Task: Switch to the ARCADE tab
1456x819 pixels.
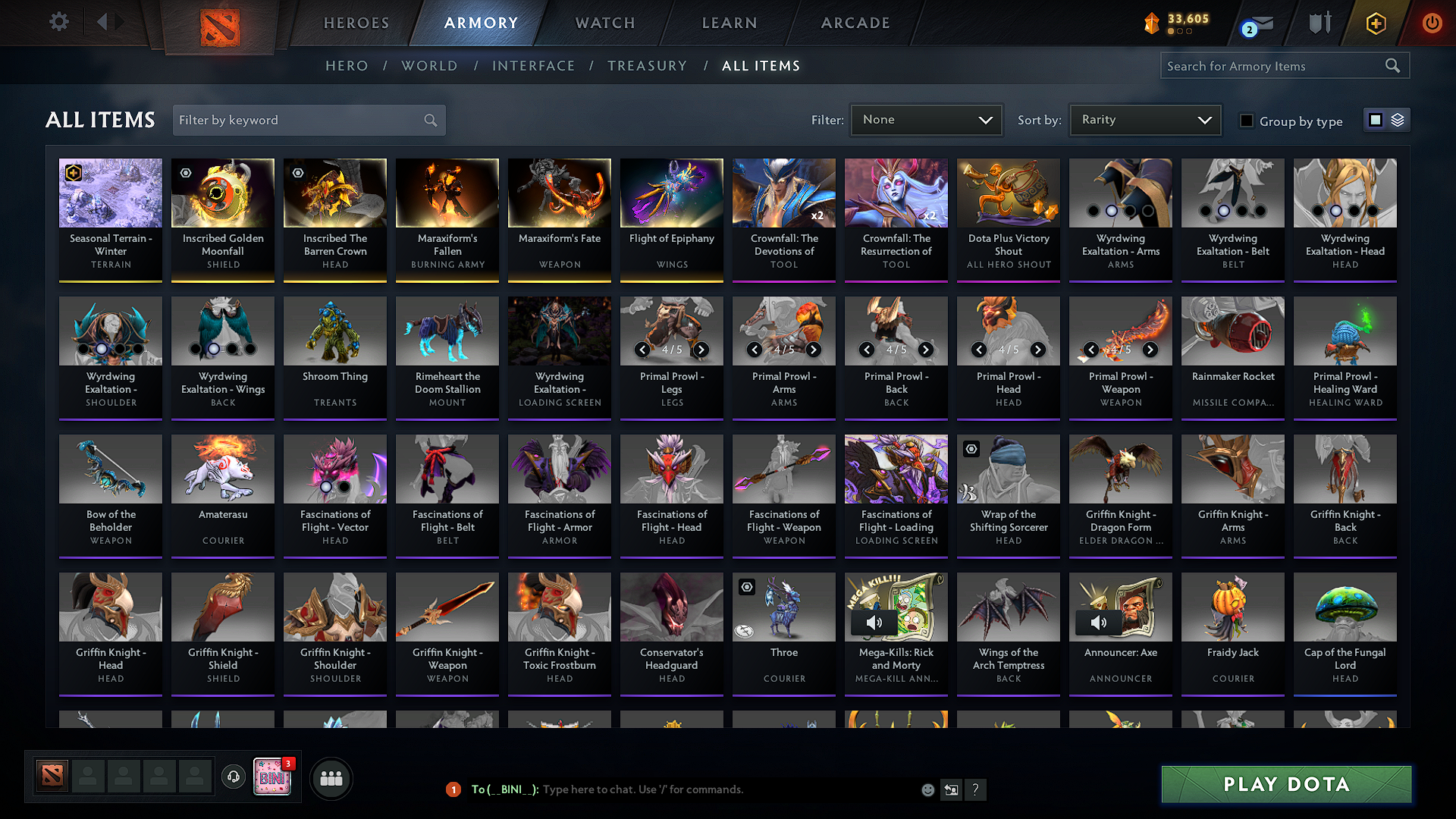Action: (855, 23)
